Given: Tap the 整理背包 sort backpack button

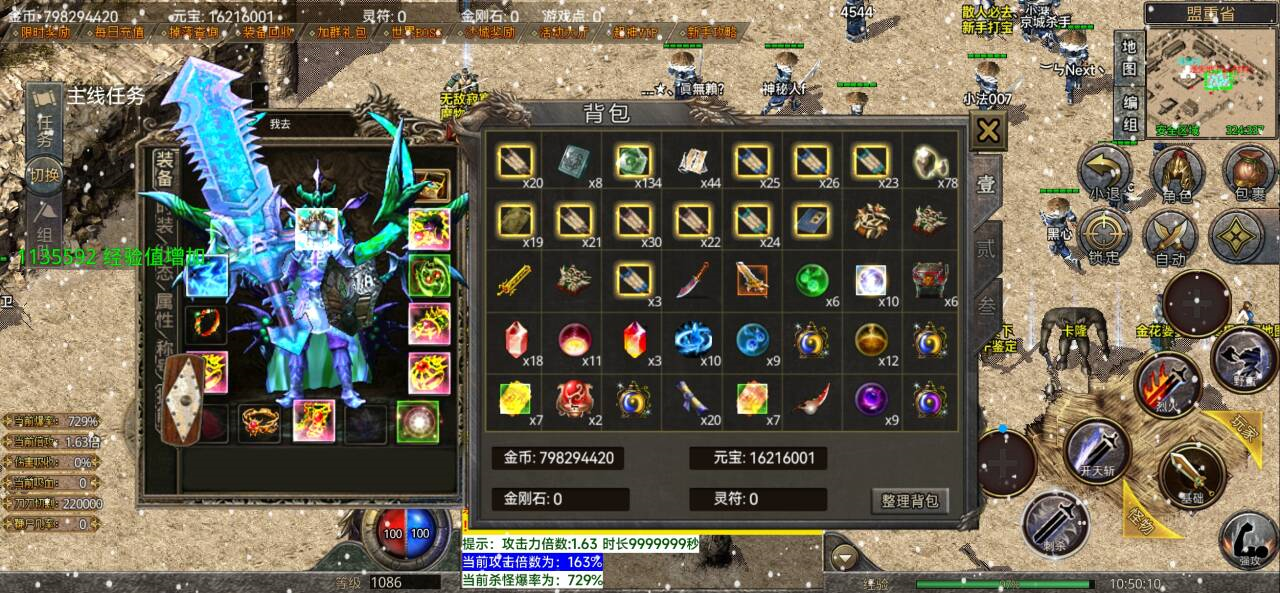Looking at the screenshot, I should [x=910, y=500].
